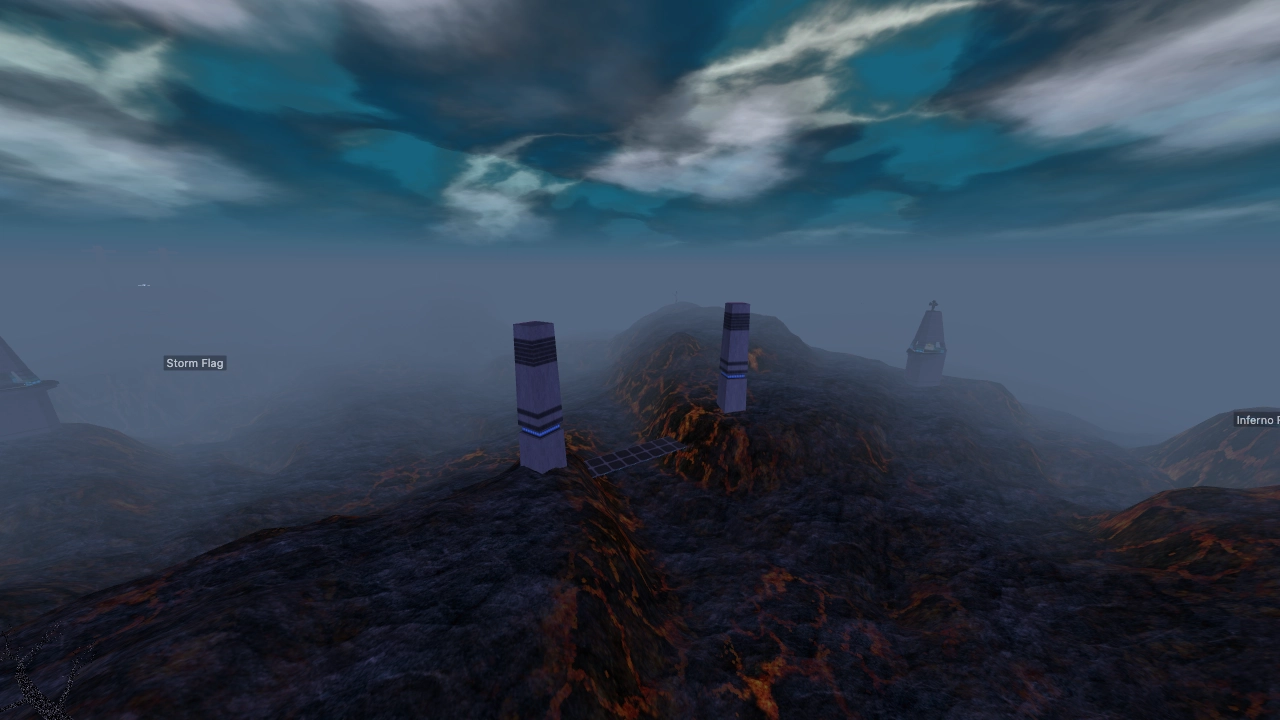Click the small spire on the distant hilltop
1280x720 pixels.
676,298
